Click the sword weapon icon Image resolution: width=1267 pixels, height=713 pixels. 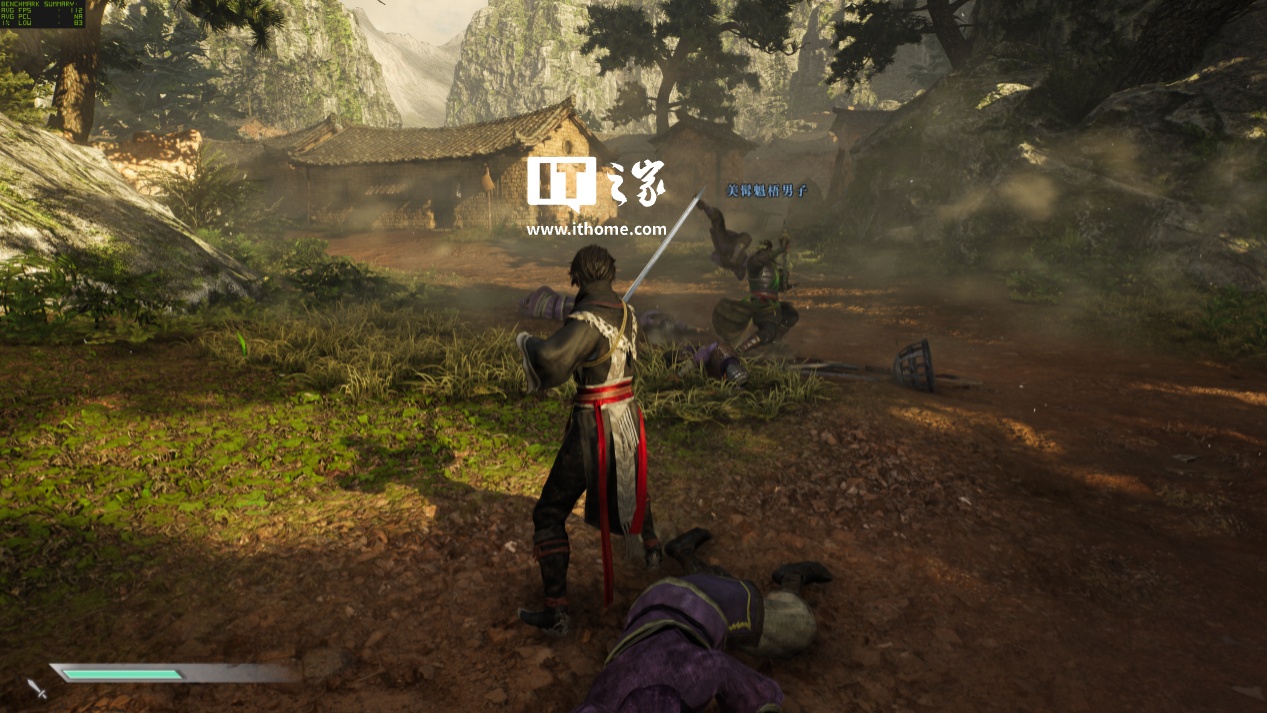(x=37, y=688)
